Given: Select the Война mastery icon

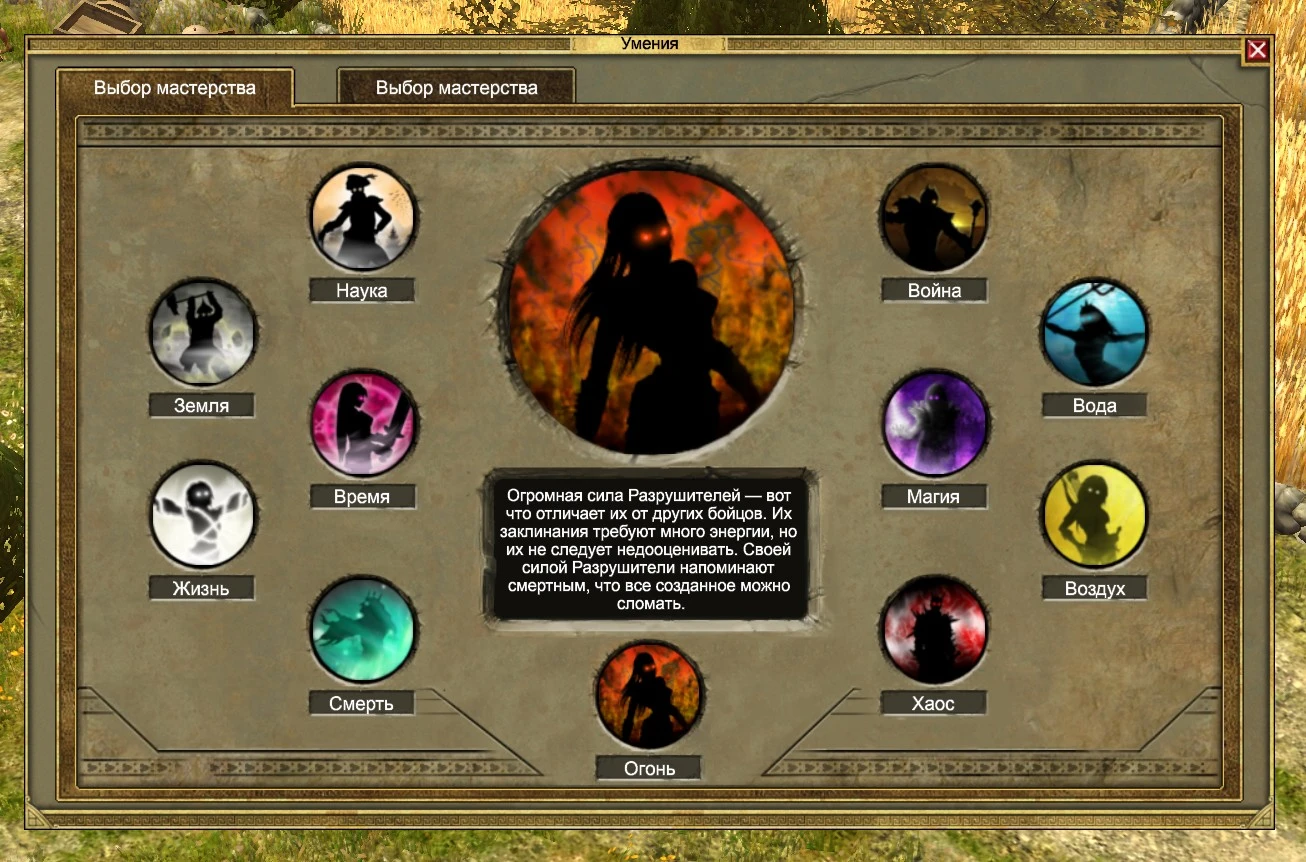Looking at the screenshot, I should [x=934, y=216].
